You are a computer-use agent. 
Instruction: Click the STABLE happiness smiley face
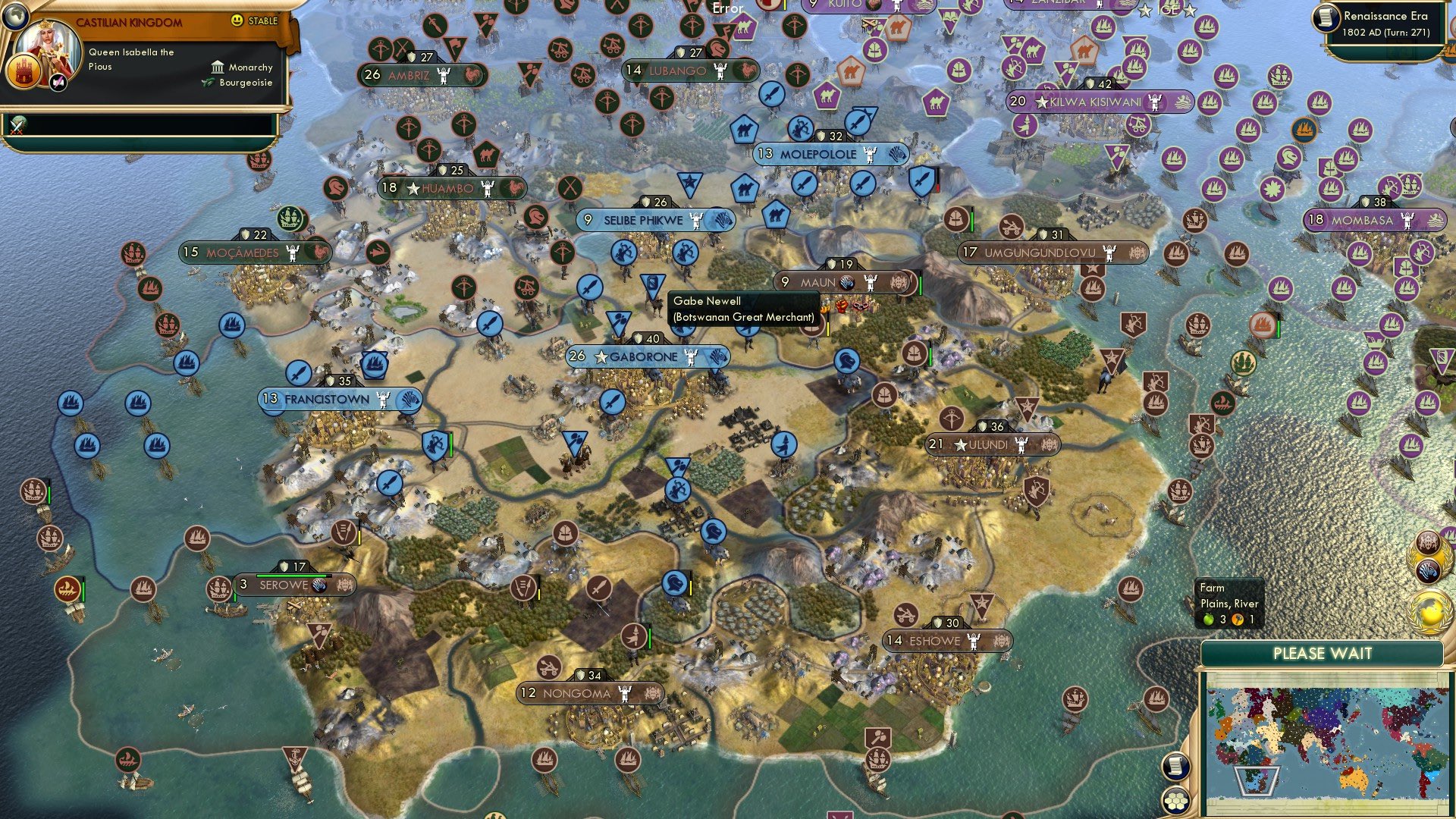point(237,20)
